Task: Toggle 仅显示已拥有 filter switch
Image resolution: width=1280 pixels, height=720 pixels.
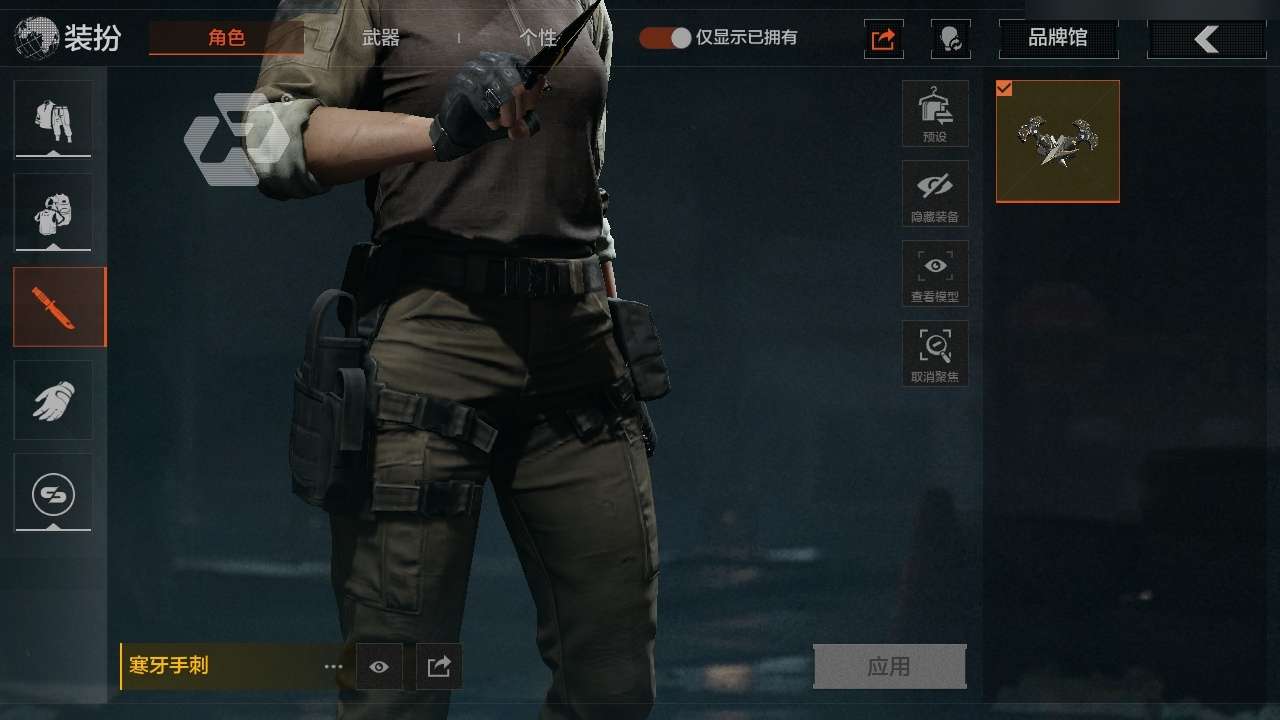Action: 666,38
